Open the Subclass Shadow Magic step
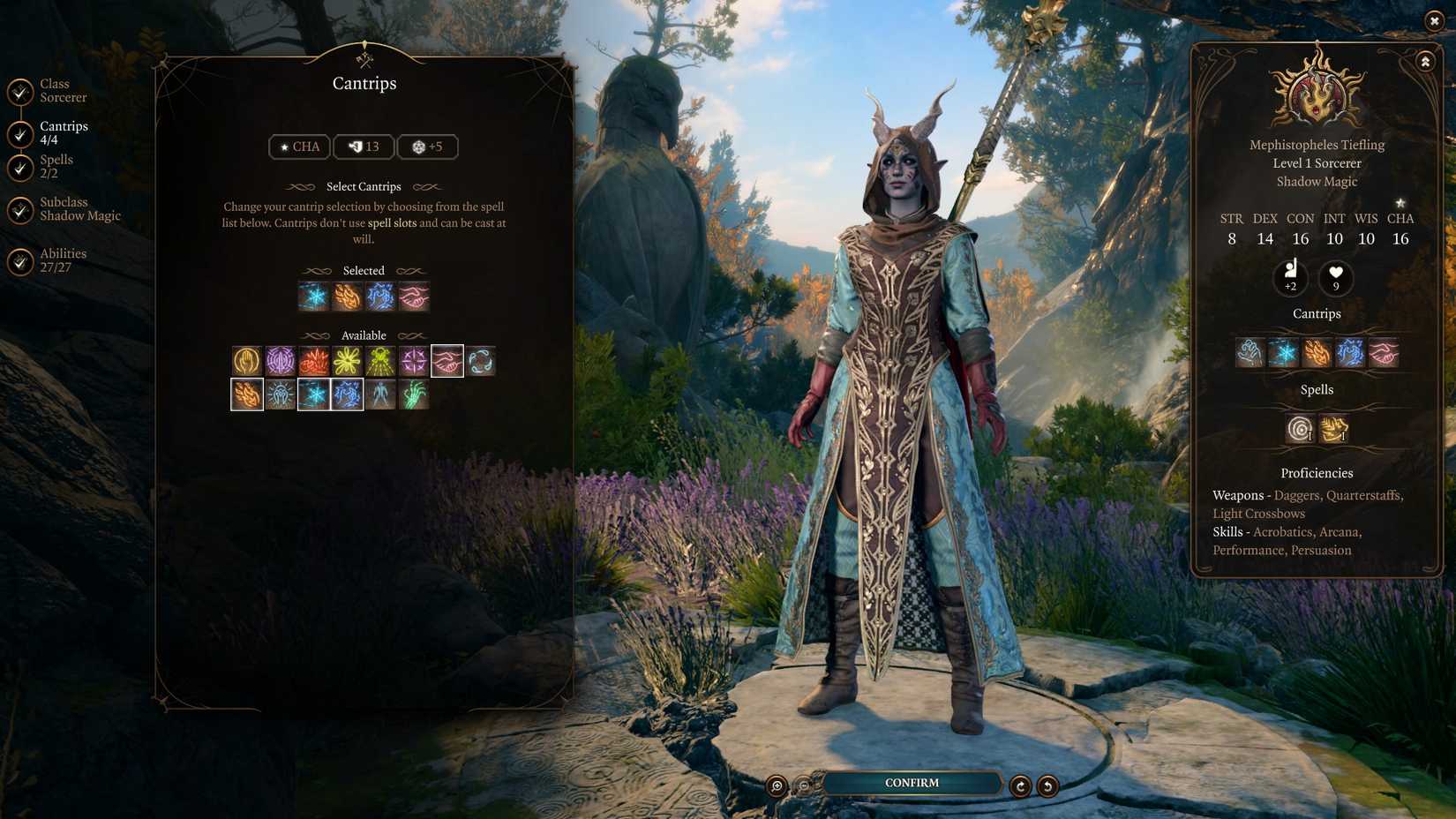 64,208
